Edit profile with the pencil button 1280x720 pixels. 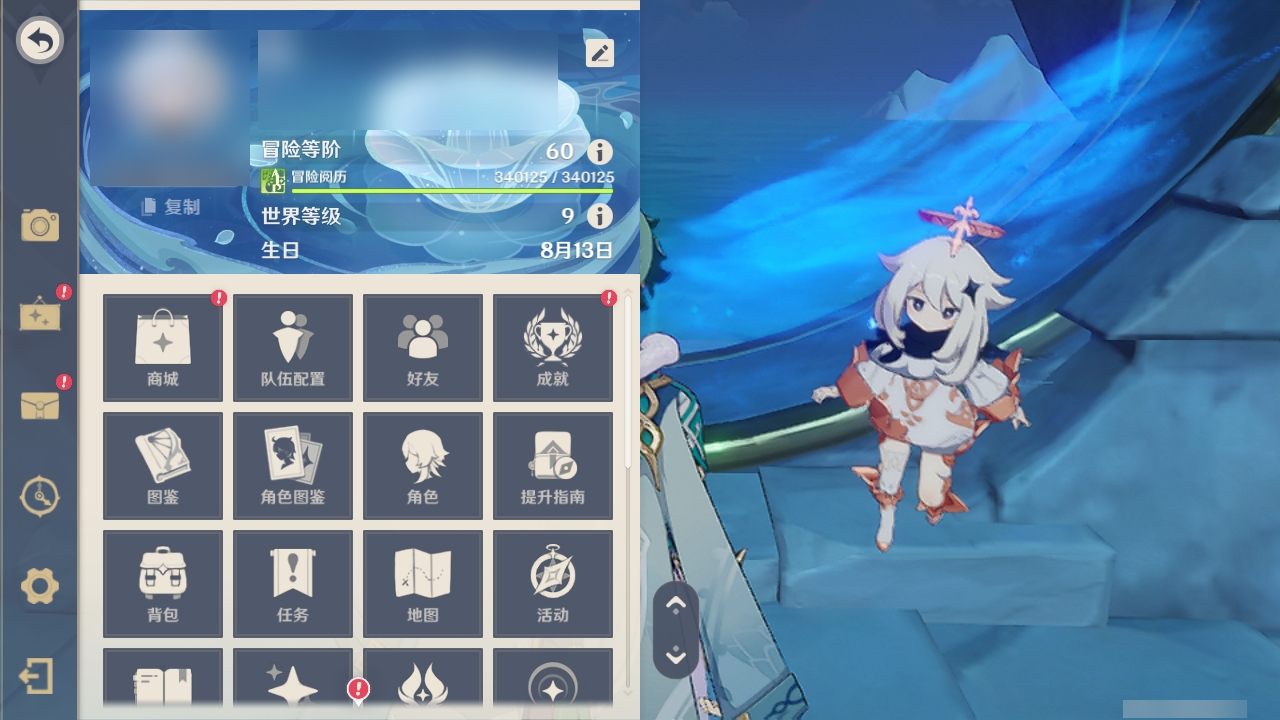(x=599, y=52)
